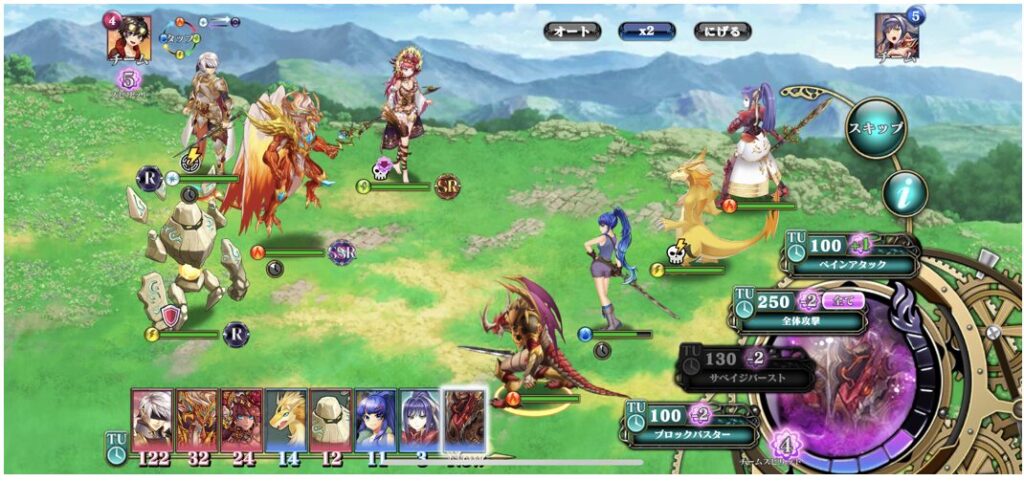
Task: Select the highlighted red dragon turn card
Action: [465, 420]
